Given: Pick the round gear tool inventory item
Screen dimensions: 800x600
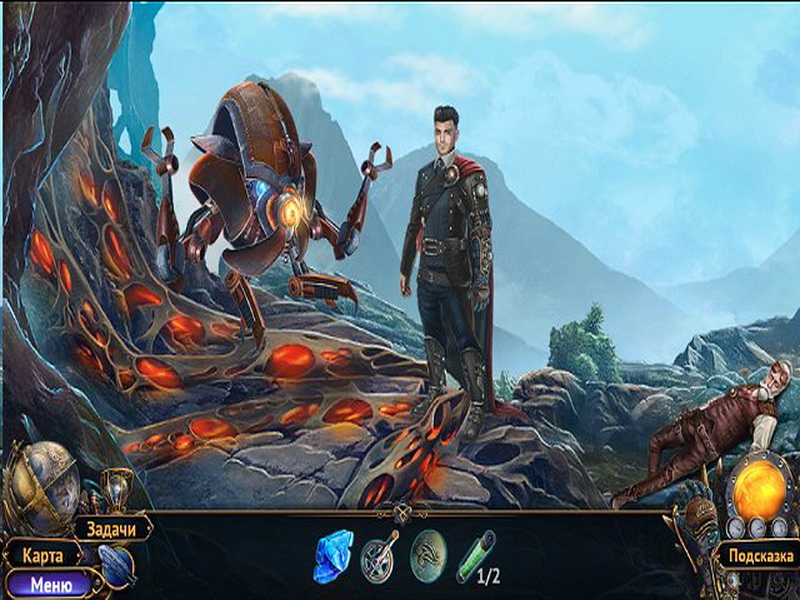Looking at the screenshot, I should coord(379,555).
